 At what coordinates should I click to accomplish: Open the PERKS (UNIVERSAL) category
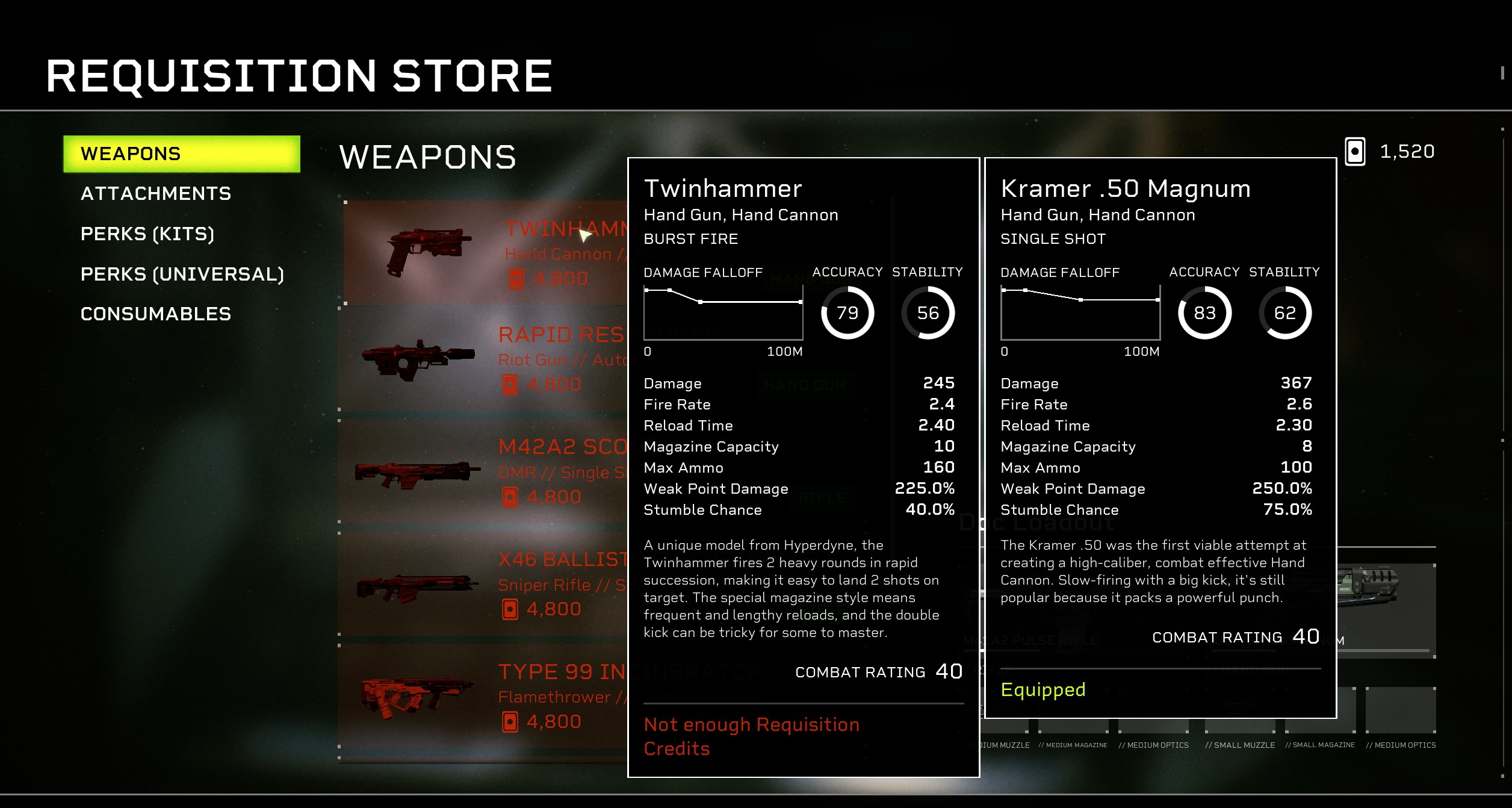(x=182, y=274)
